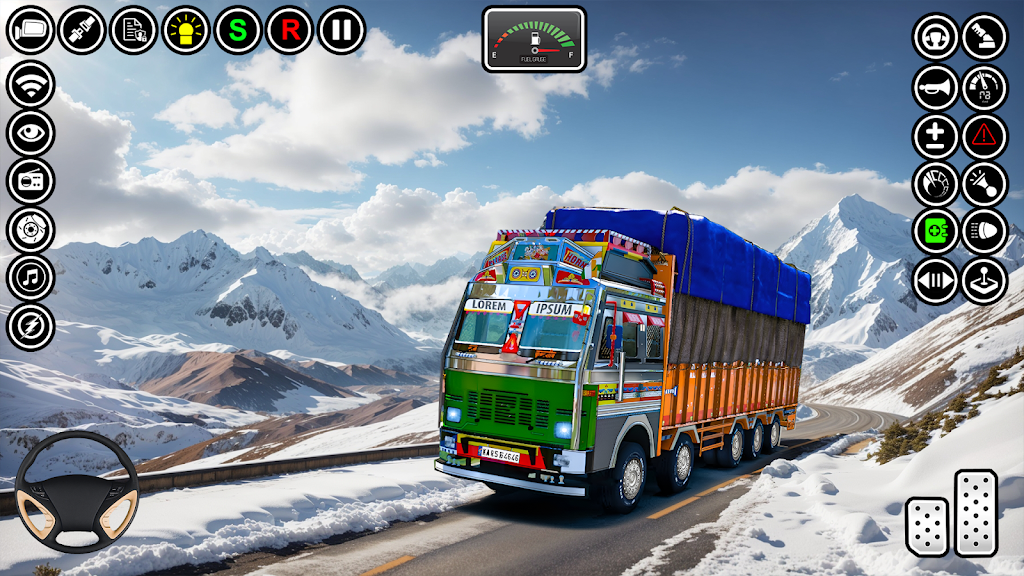Image resolution: width=1024 pixels, height=576 pixels.
Task: Toggle the yellow beacon light icon
Action: click(x=186, y=30)
